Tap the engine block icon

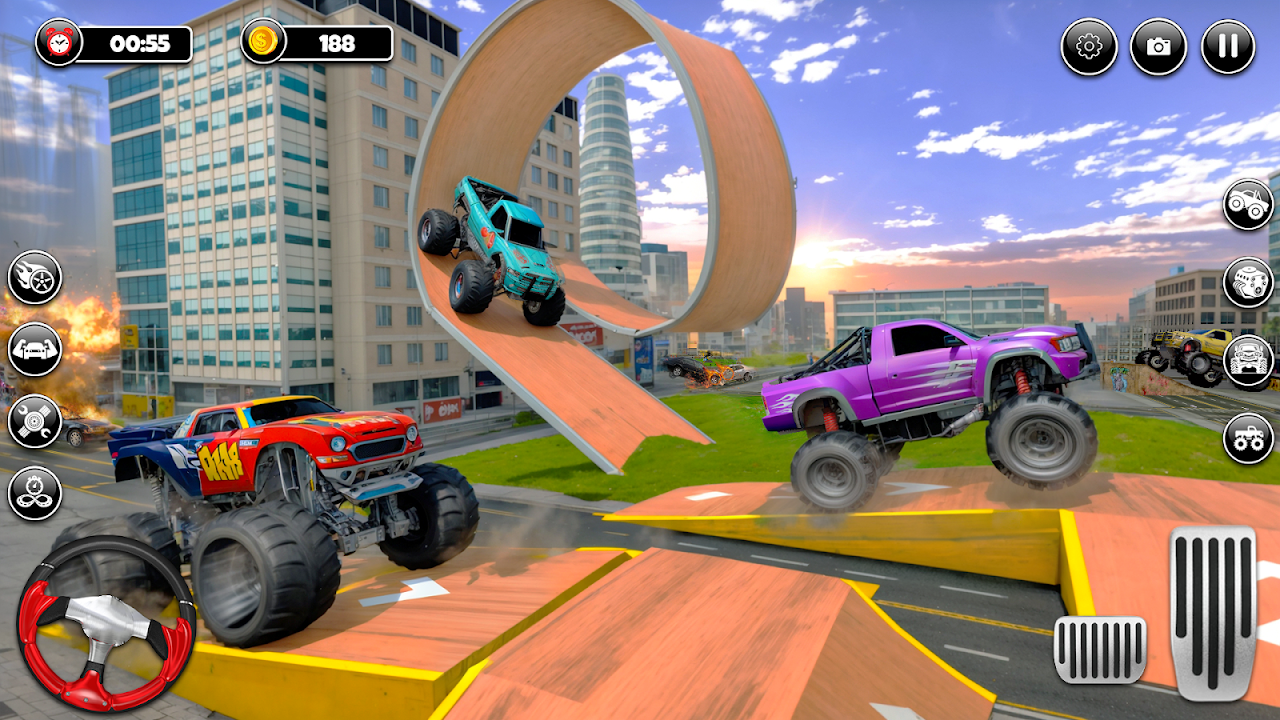click(x=1248, y=283)
